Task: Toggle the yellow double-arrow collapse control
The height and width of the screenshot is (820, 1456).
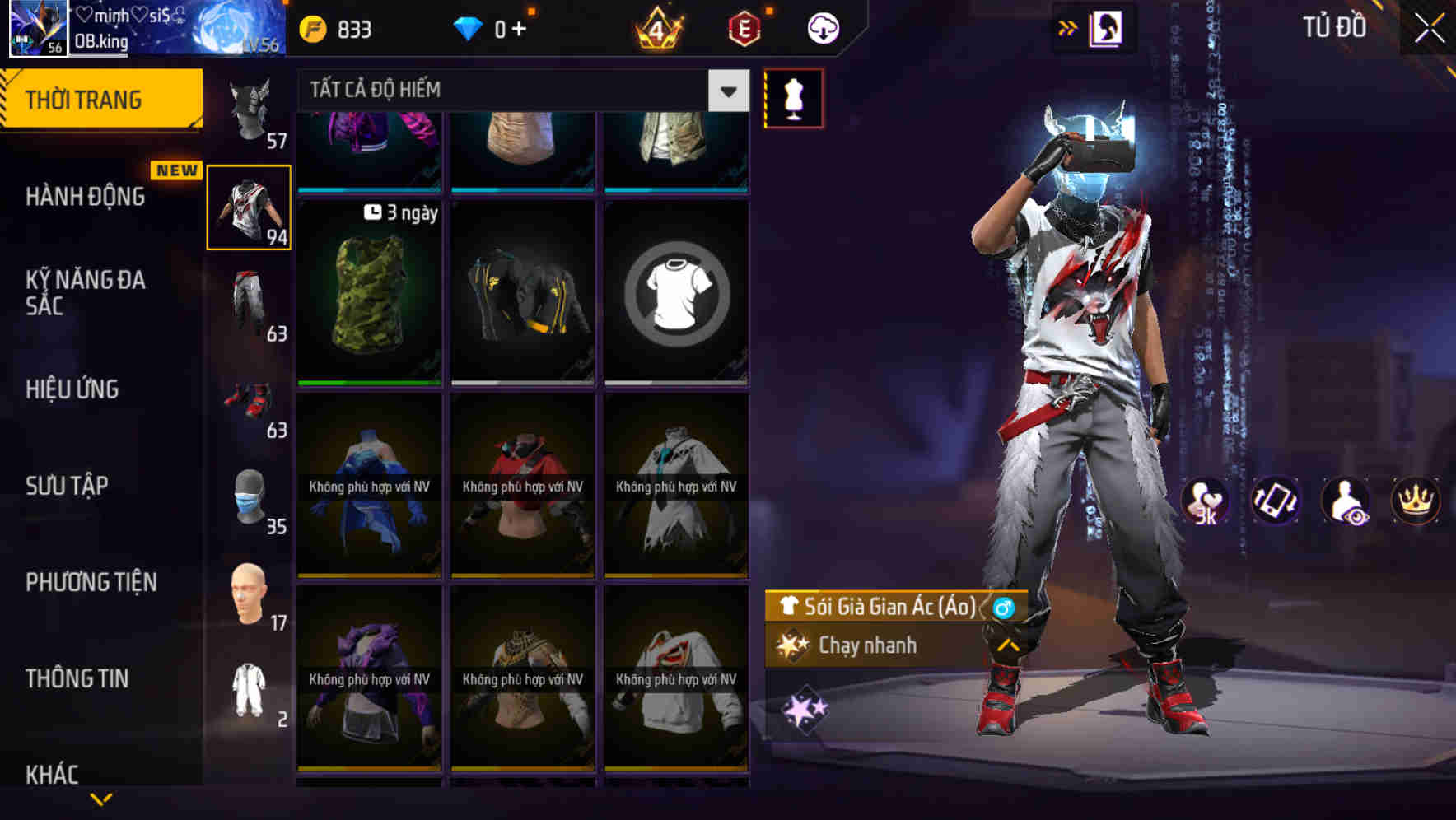Action: point(1066,27)
